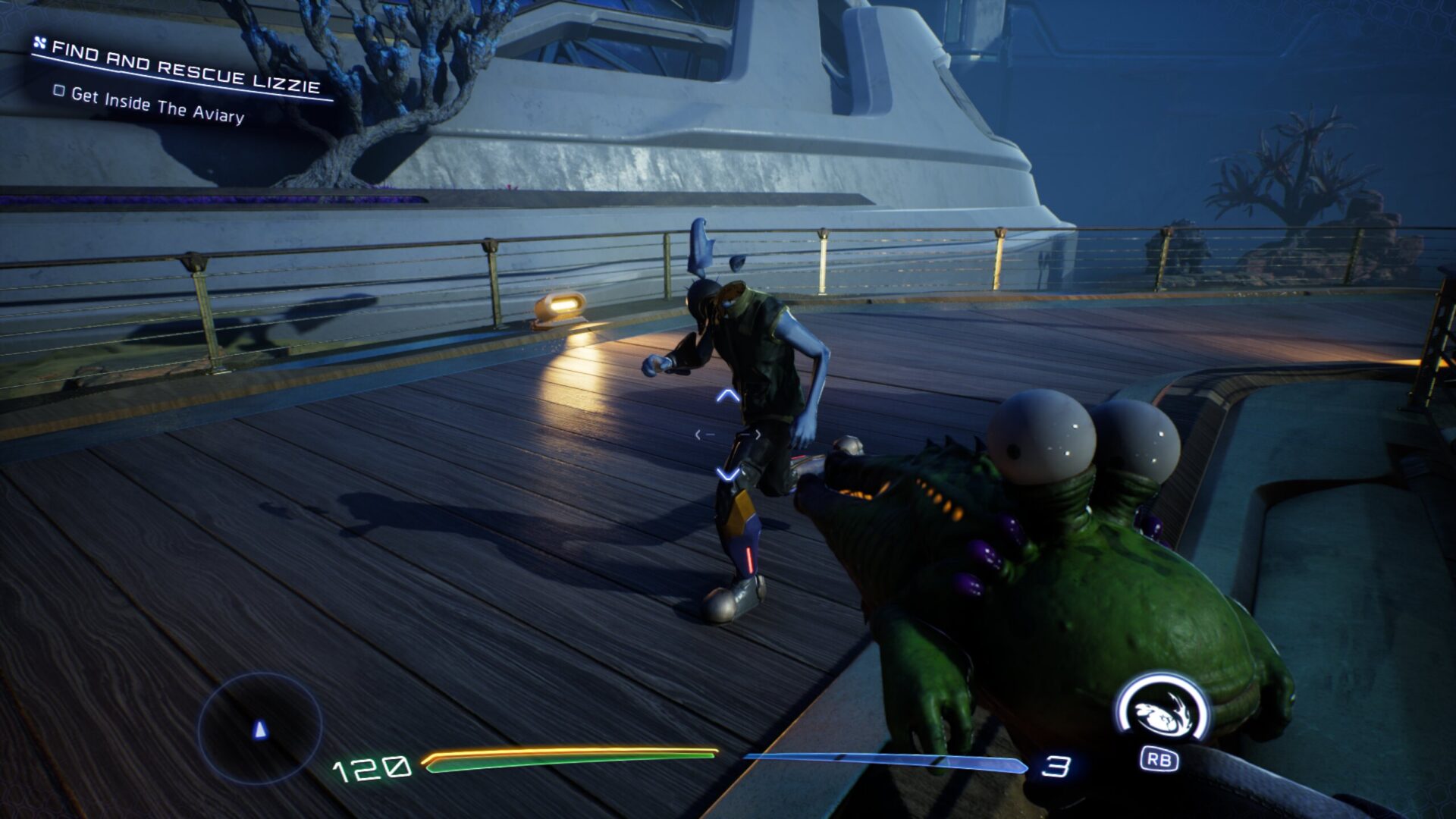1456x819 pixels.
Task: Select the Find and Rescue Lizzie quest tracker
Action: (x=185, y=68)
